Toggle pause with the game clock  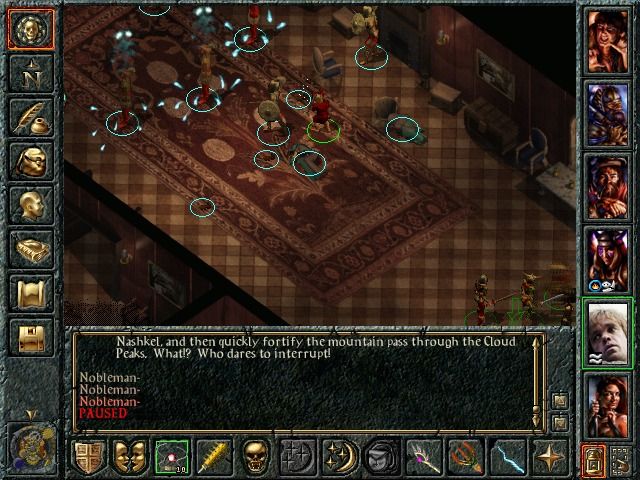[30, 442]
